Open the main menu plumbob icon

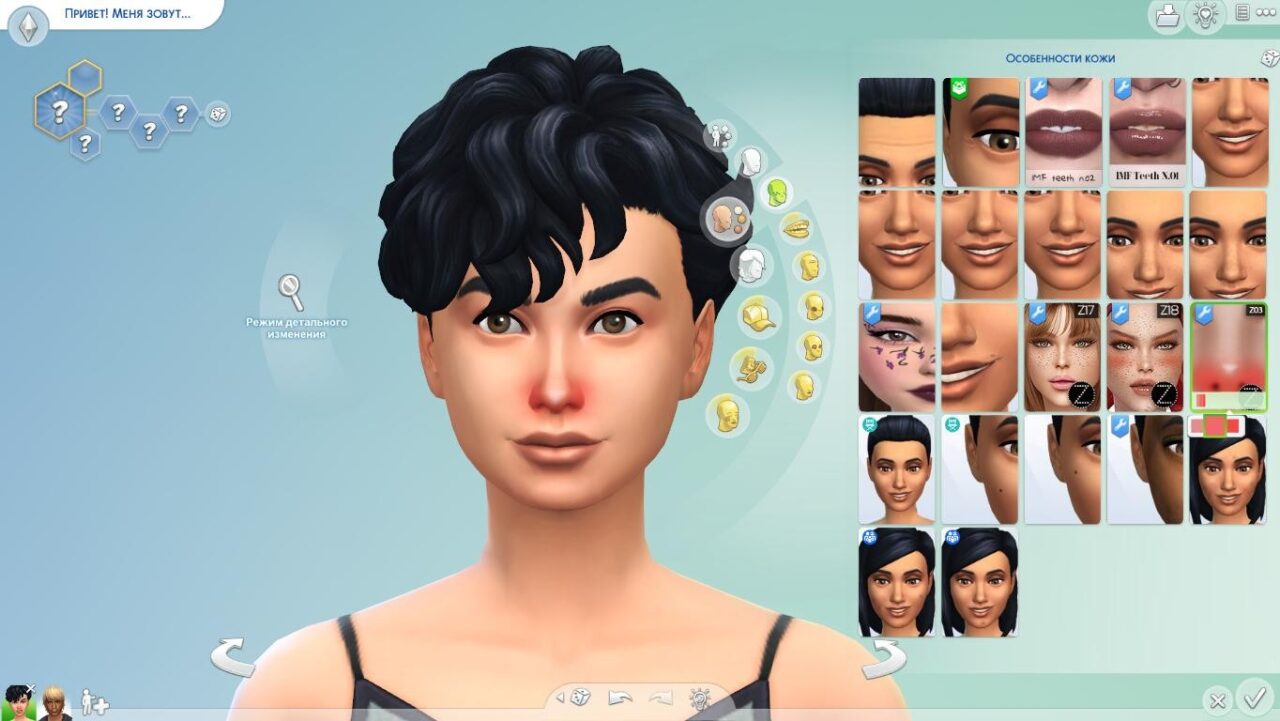(x=27, y=25)
